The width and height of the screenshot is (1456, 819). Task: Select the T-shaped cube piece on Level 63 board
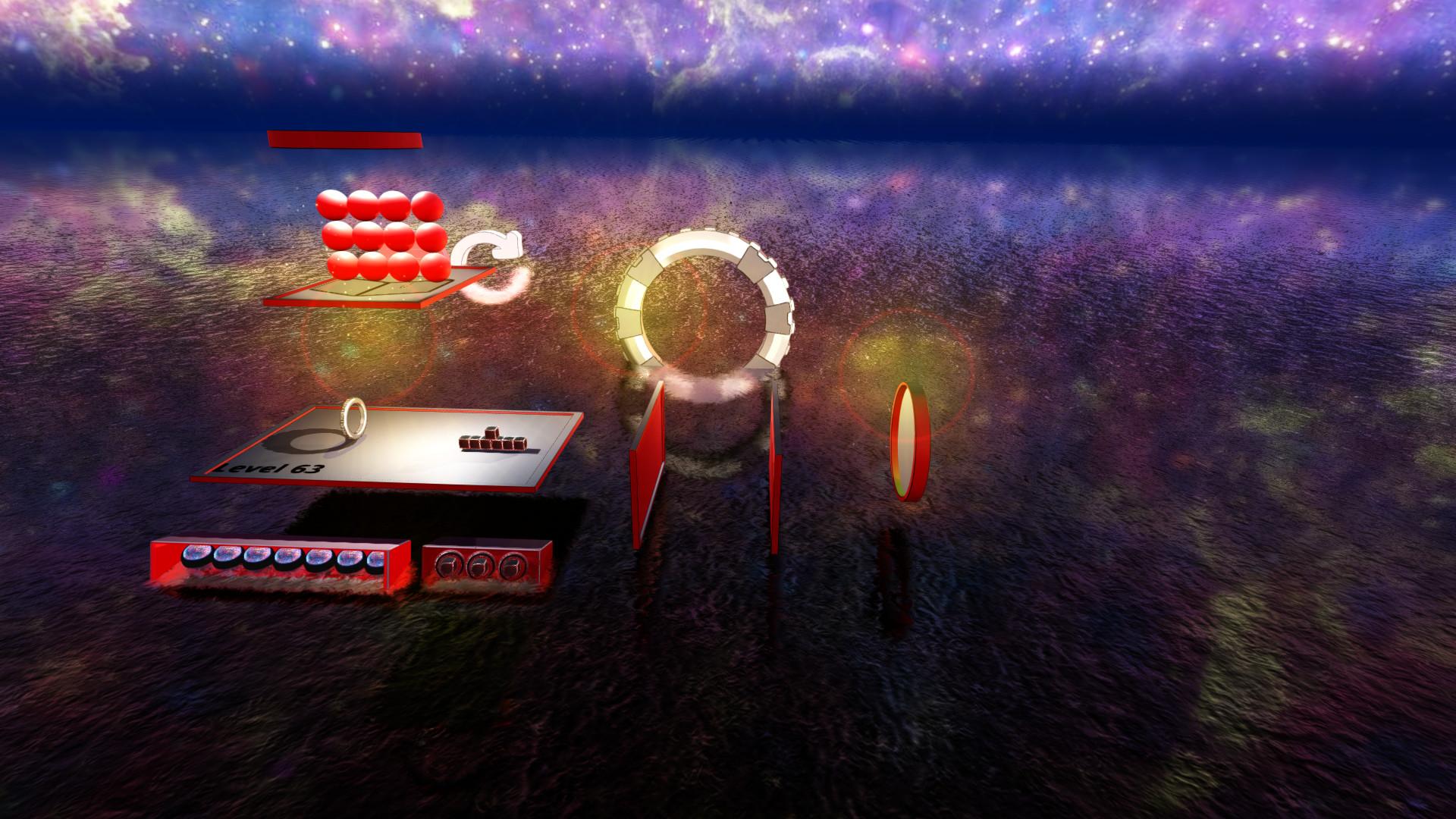pyautogui.click(x=492, y=441)
